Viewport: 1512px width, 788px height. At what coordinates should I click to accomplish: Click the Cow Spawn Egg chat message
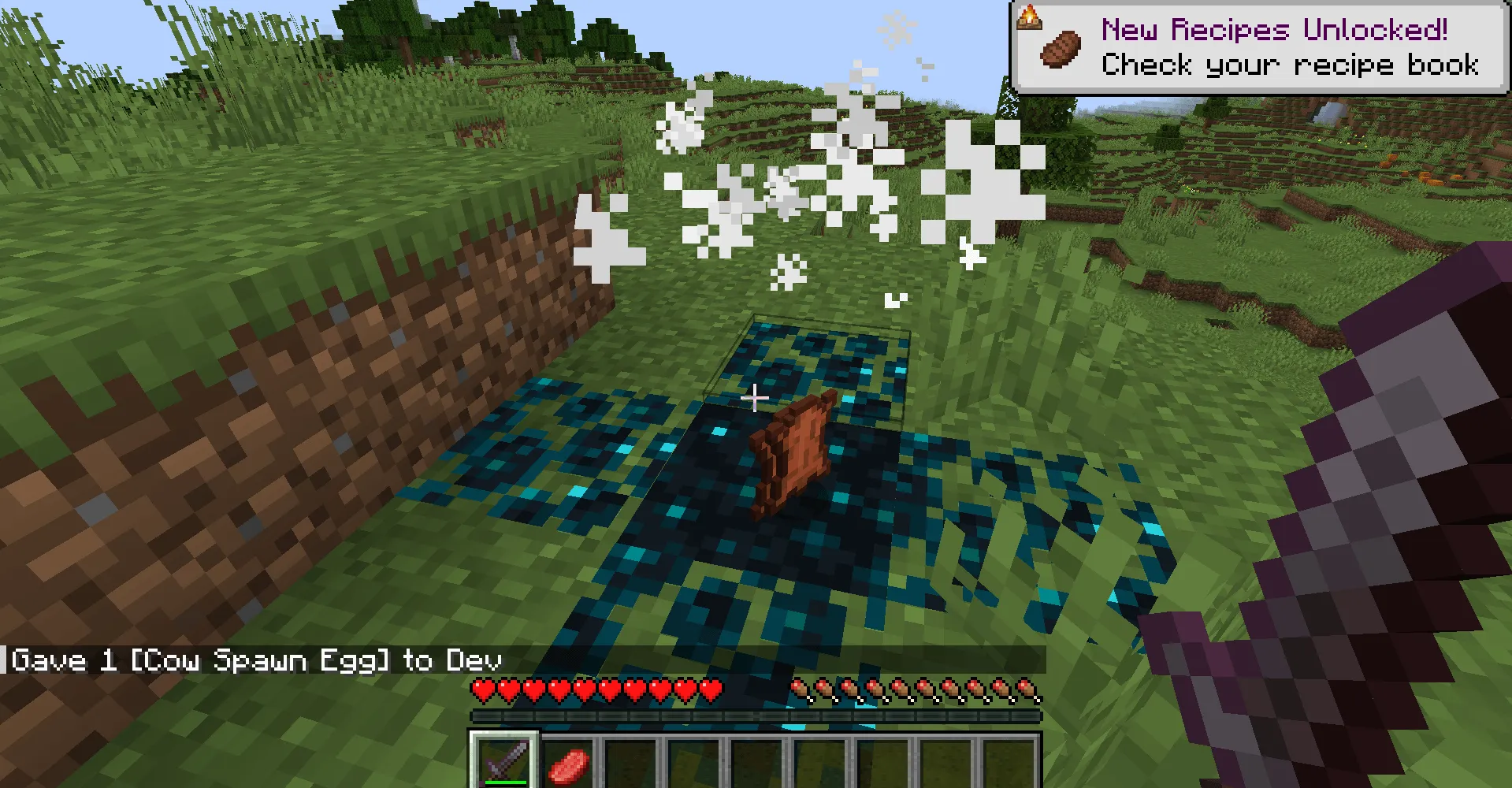pos(256,660)
